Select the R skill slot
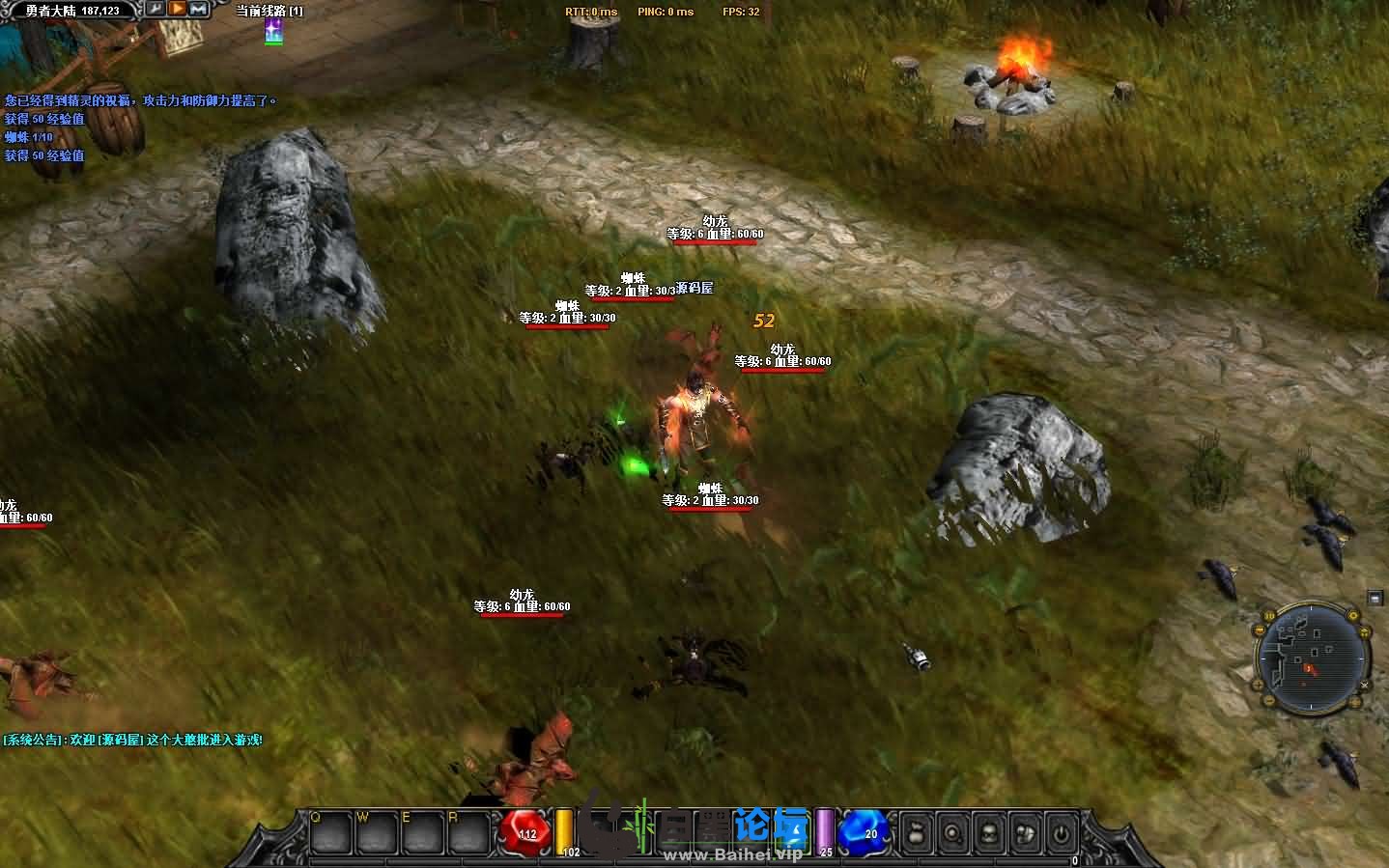This screenshot has height=868, width=1389. tap(468, 831)
